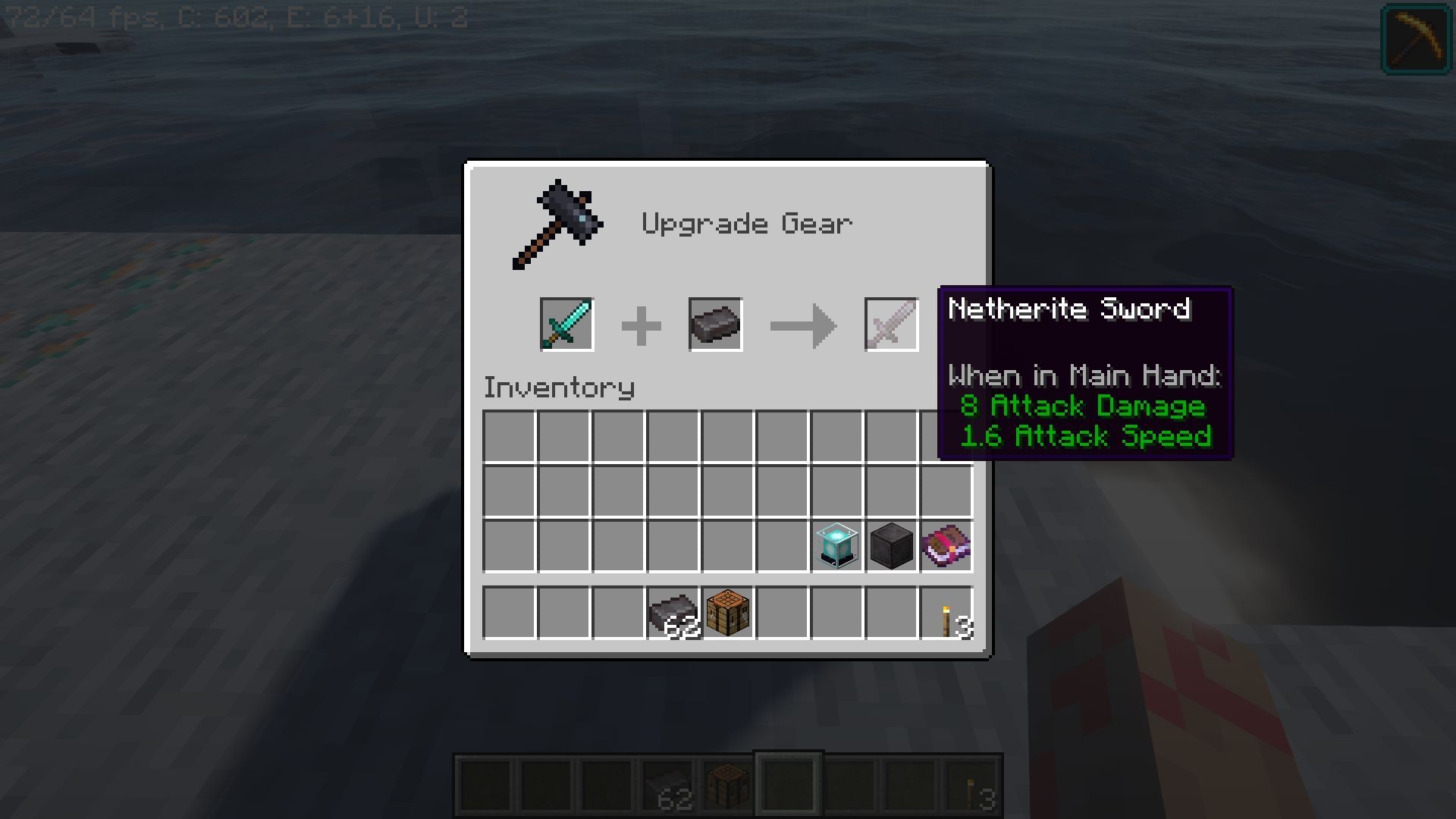Click the Inventory label text

559,387
